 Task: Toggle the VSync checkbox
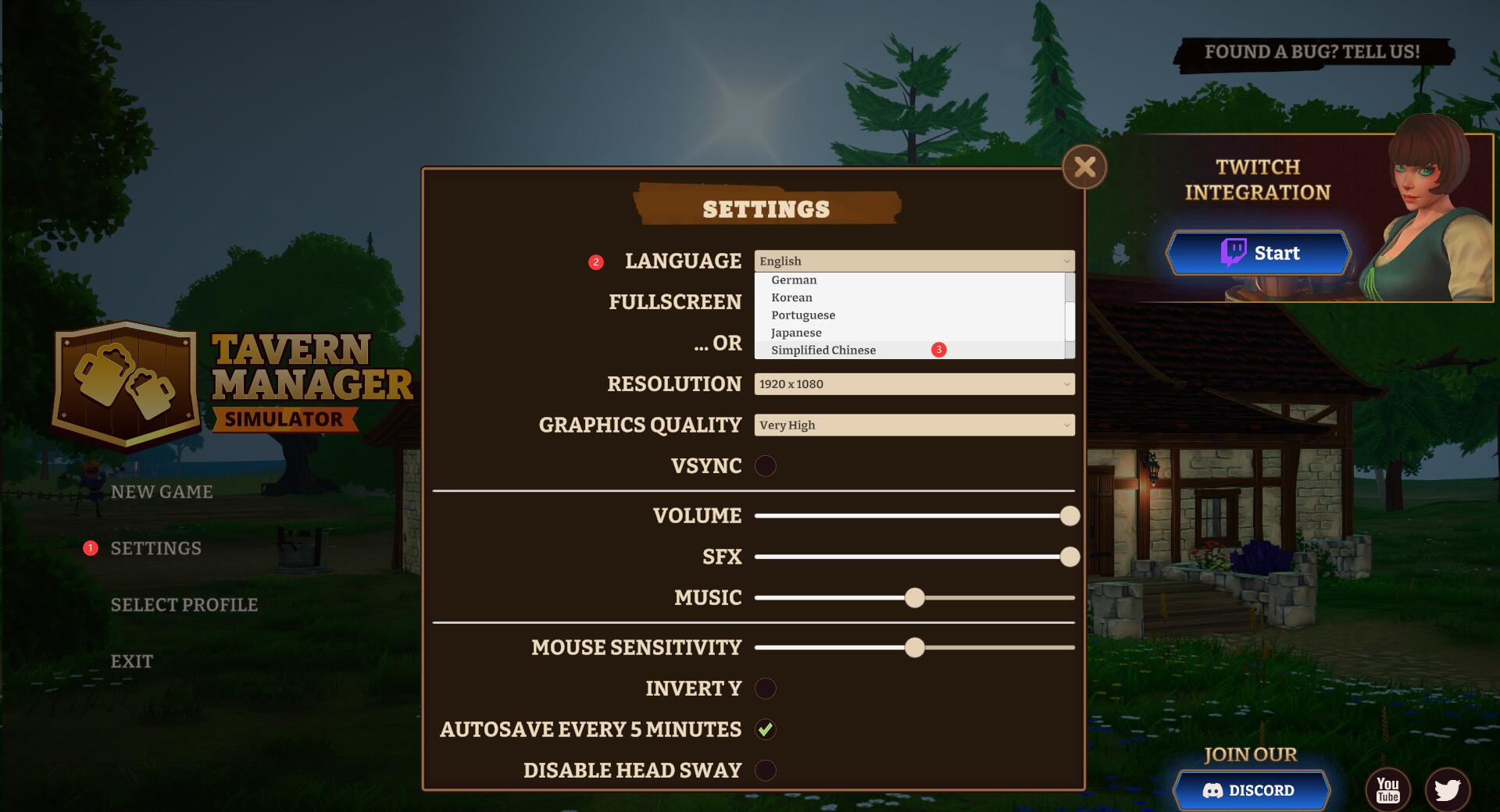click(766, 466)
